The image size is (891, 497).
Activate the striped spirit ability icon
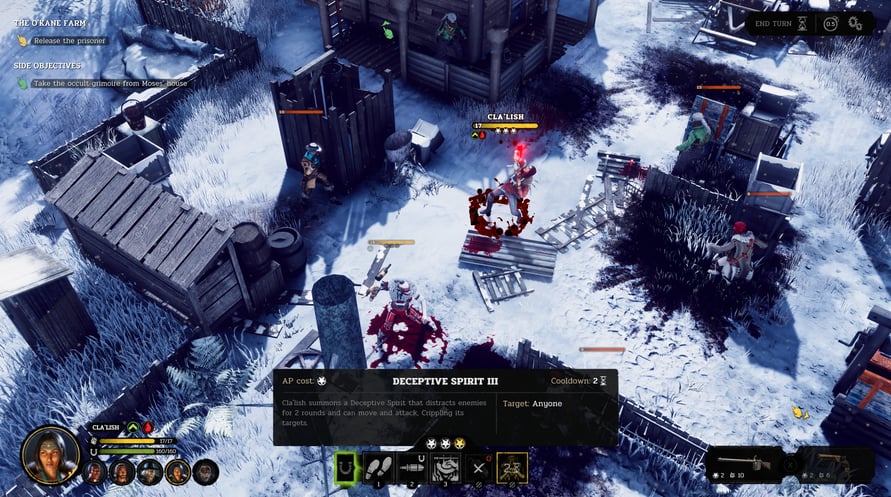click(x=446, y=466)
